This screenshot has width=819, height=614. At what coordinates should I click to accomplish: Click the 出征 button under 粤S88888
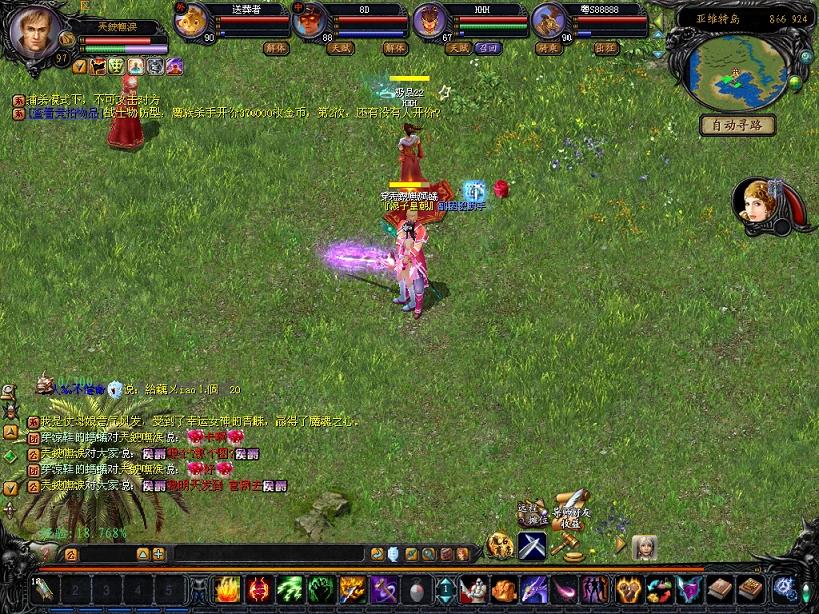tap(606, 47)
